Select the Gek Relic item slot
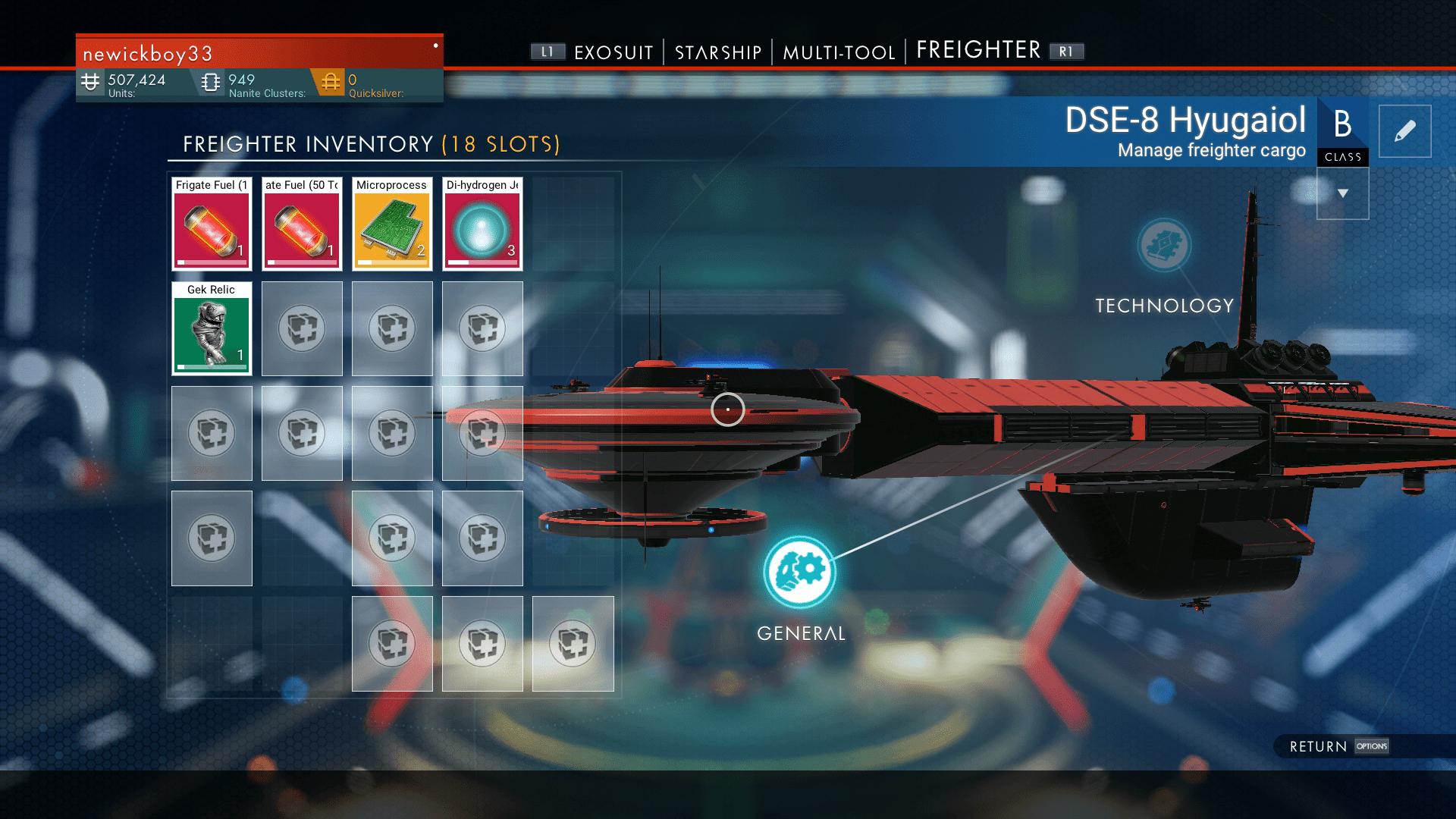The height and width of the screenshot is (819, 1456). pyautogui.click(x=212, y=329)
